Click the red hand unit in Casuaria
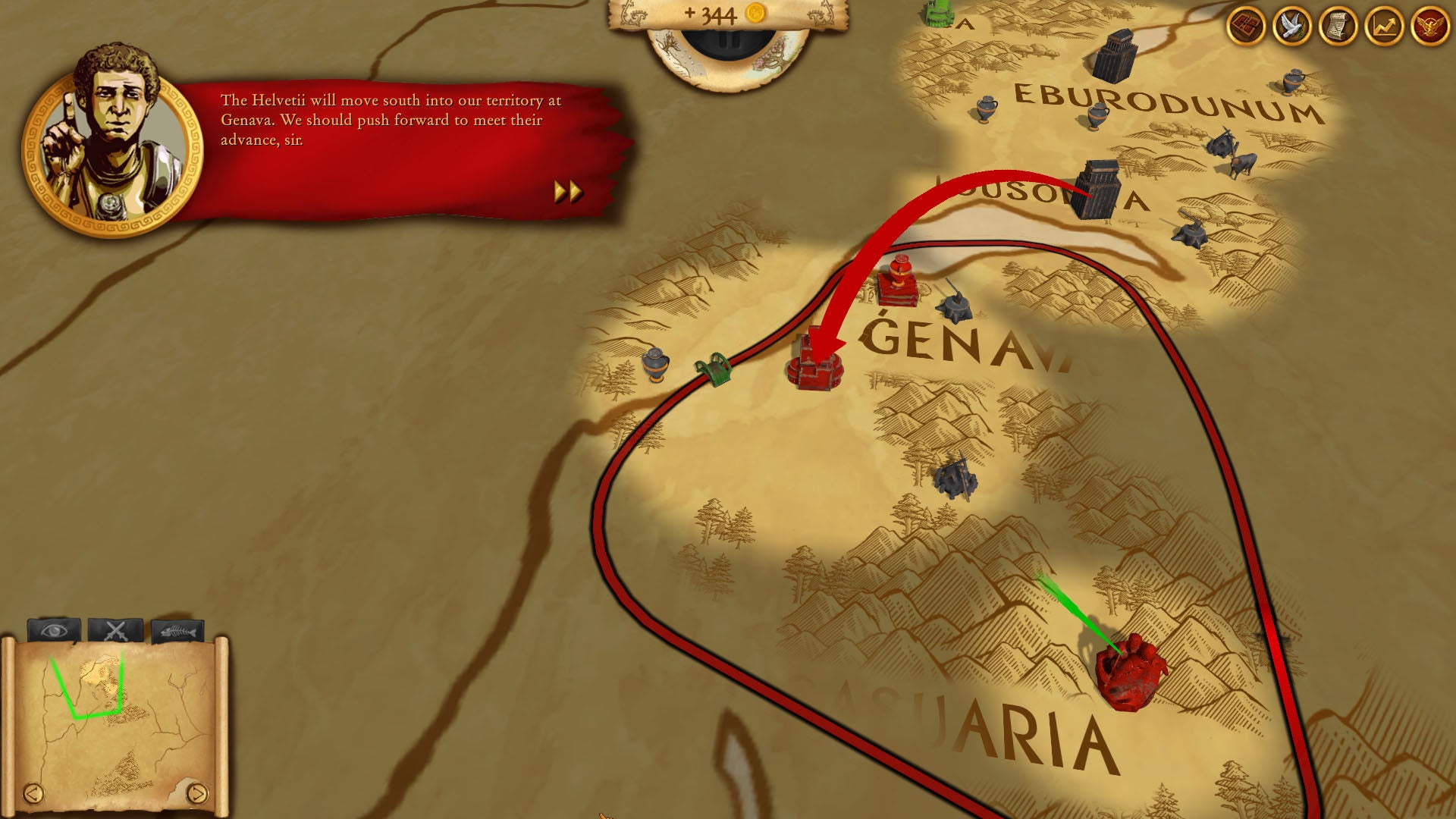1456x819 pixels. point(1131,671)
